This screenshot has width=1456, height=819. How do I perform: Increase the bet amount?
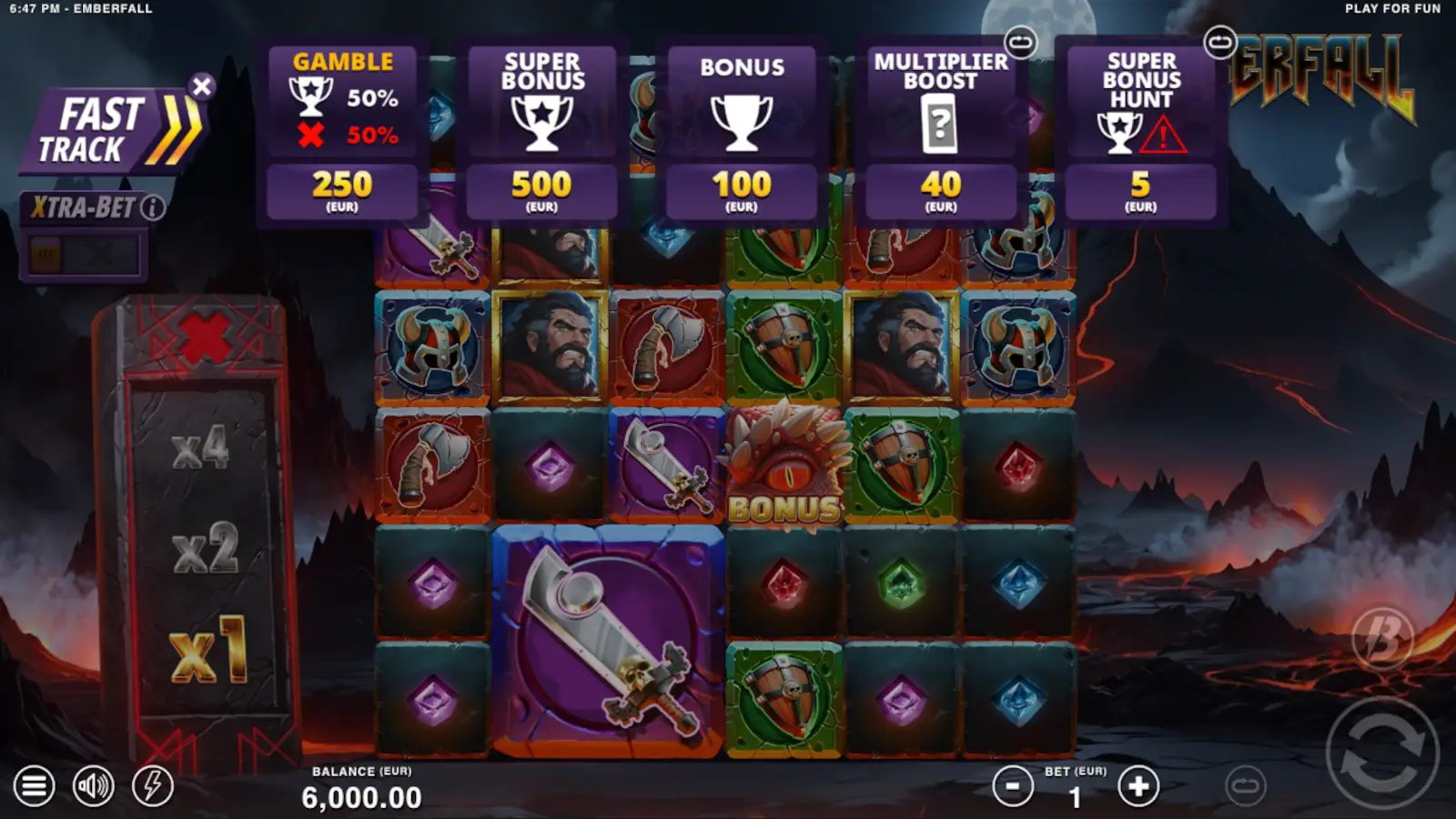coord(1138,784)
